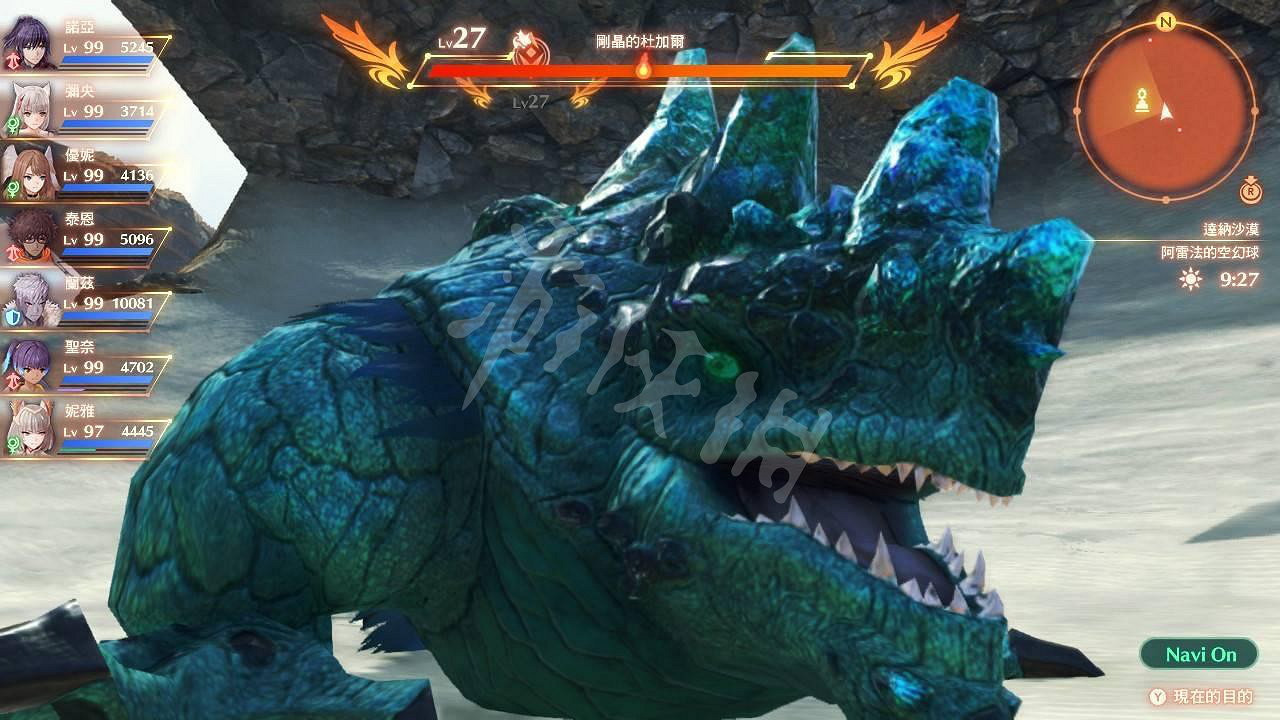Click Noah's character portrait
The image size is (1280, 720).
point(30,40)
